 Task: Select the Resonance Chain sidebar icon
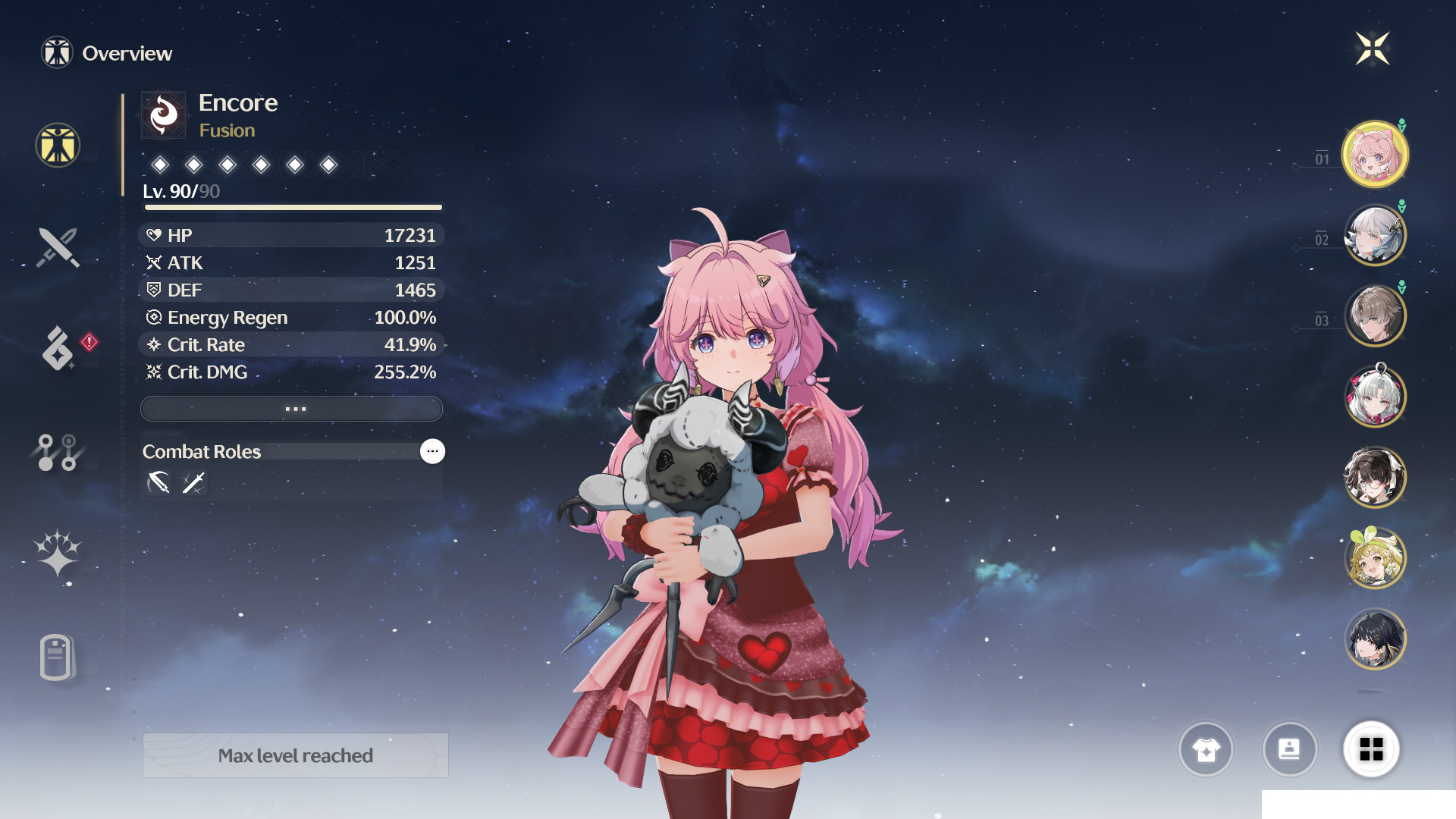58,451
